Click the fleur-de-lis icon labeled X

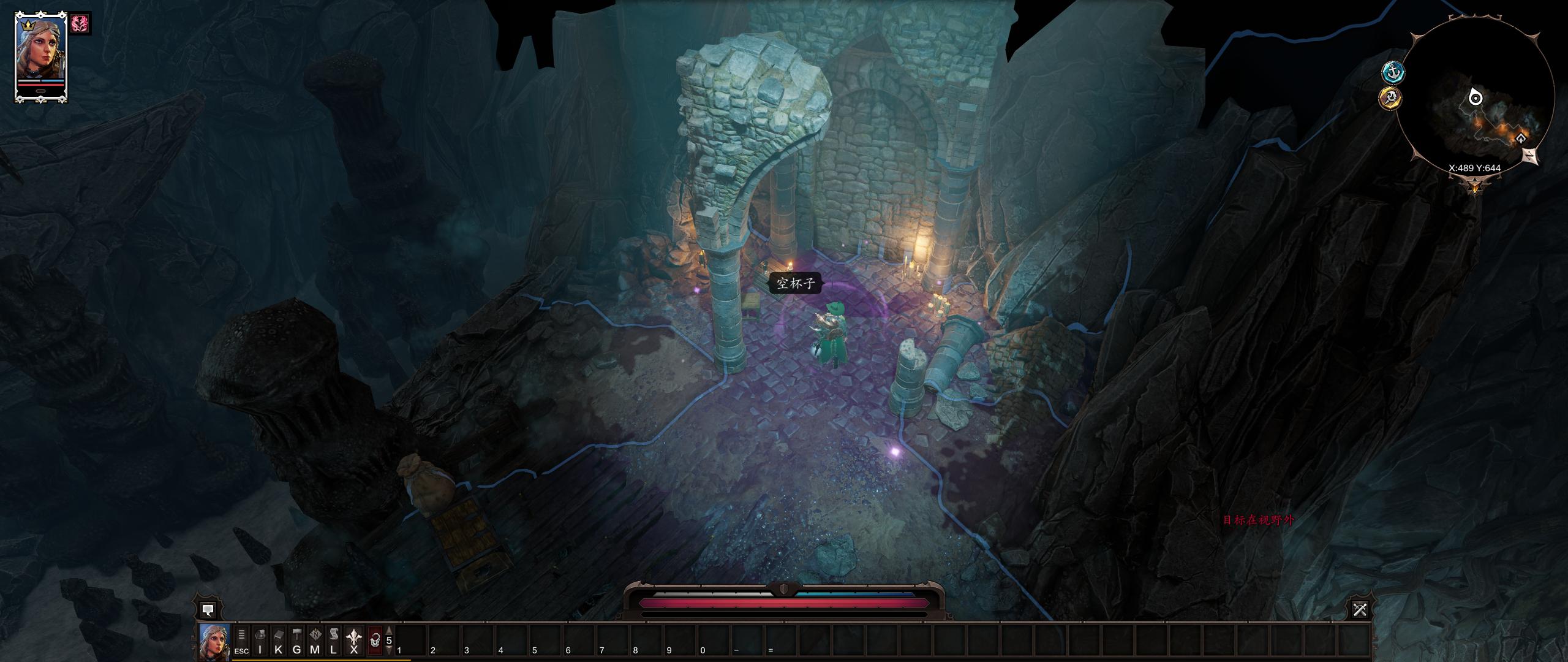click(353, 637)
